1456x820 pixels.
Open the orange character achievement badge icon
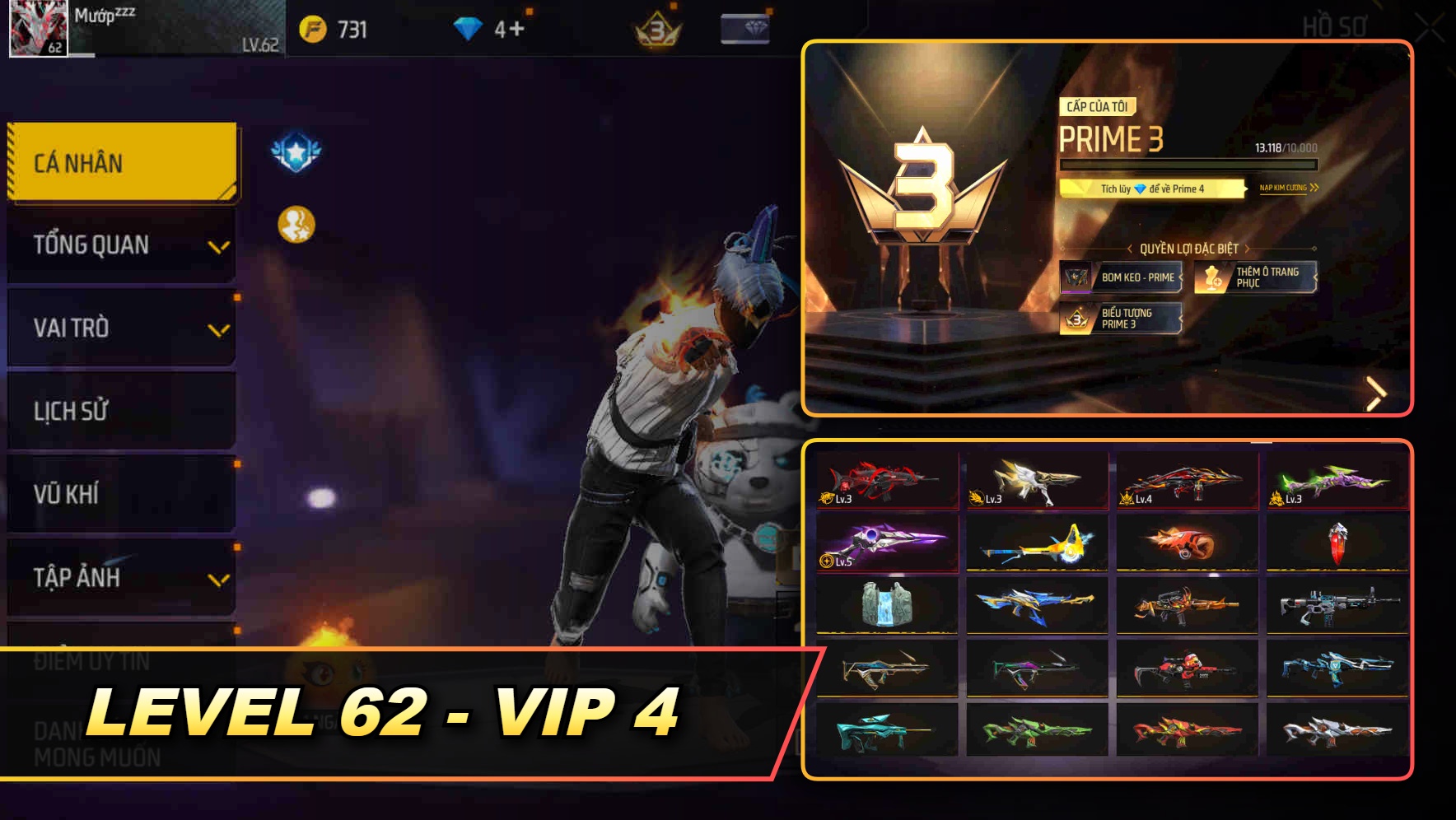click(x=295, y=222)
